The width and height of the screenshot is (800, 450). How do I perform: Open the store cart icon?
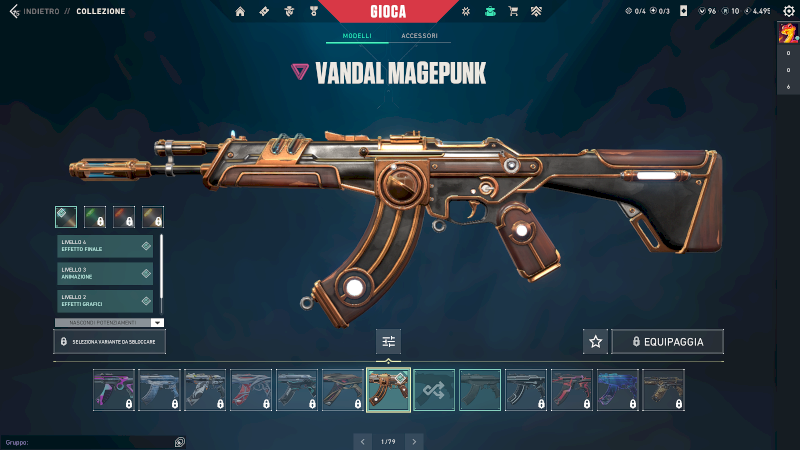tap(513, 11)
